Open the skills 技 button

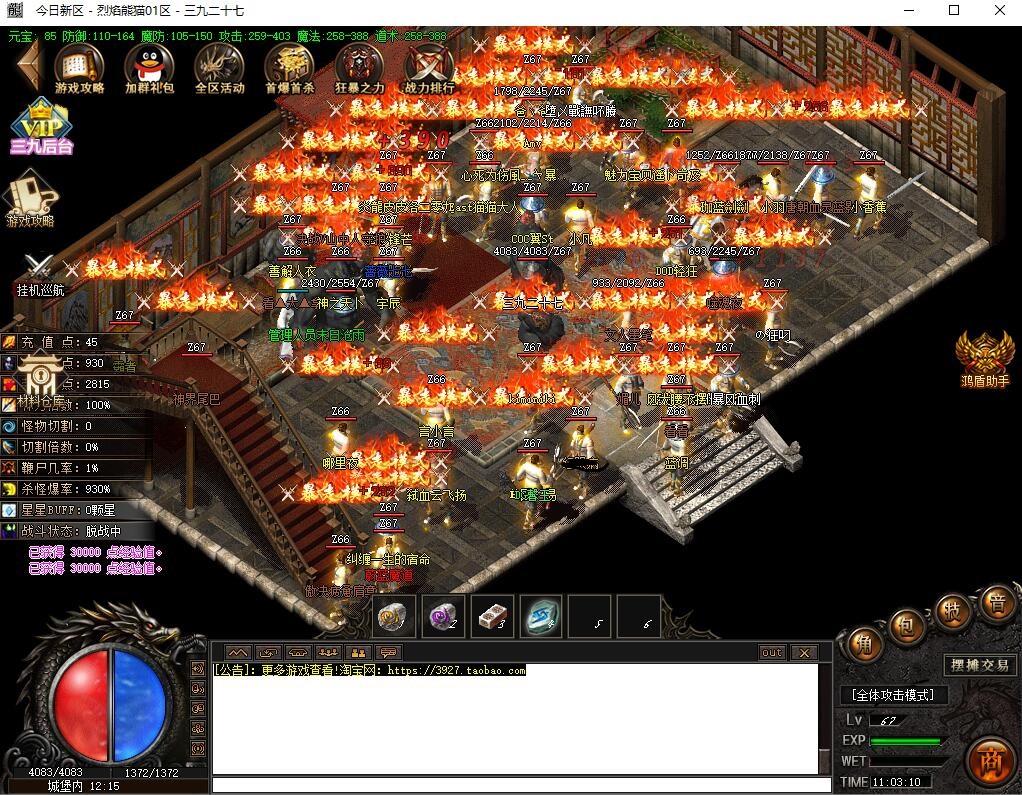pos(952,611)
